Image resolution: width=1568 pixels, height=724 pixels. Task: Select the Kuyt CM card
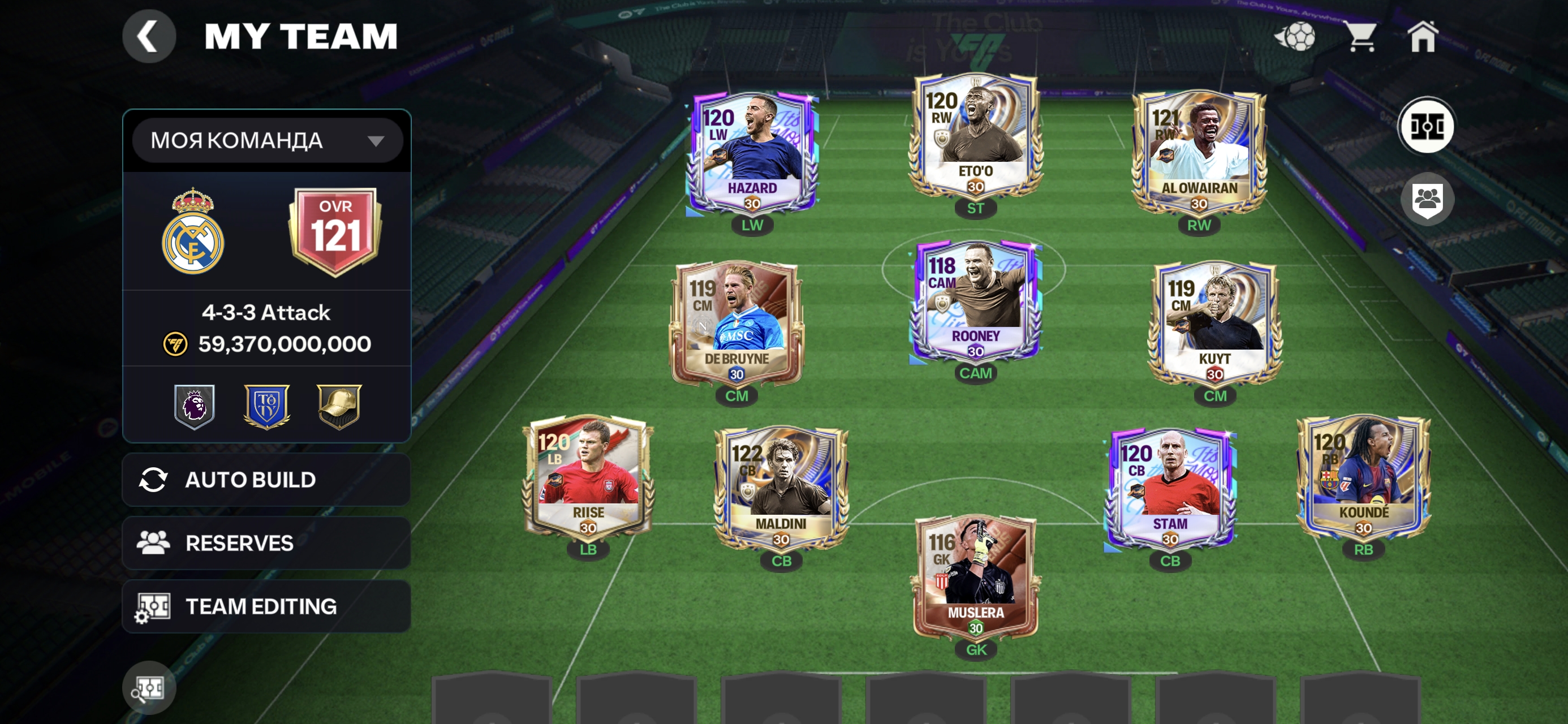click(x=1215, y=324)
